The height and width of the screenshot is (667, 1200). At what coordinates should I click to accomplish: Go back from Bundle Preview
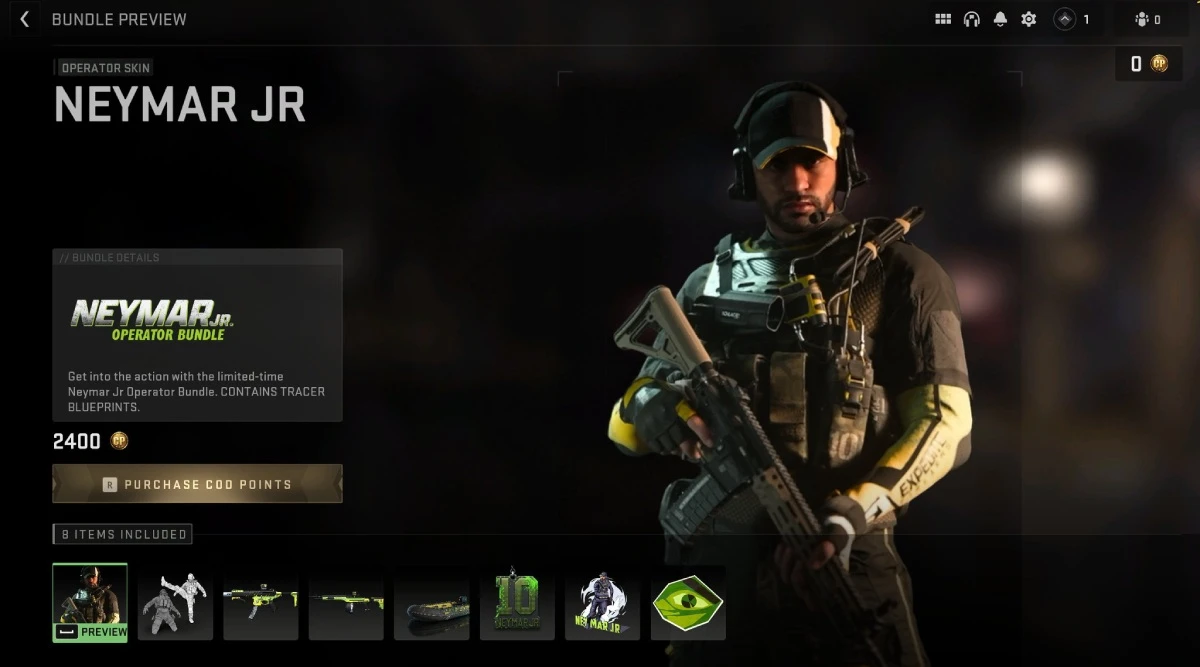pyautogui.click(x=25, y=19)
